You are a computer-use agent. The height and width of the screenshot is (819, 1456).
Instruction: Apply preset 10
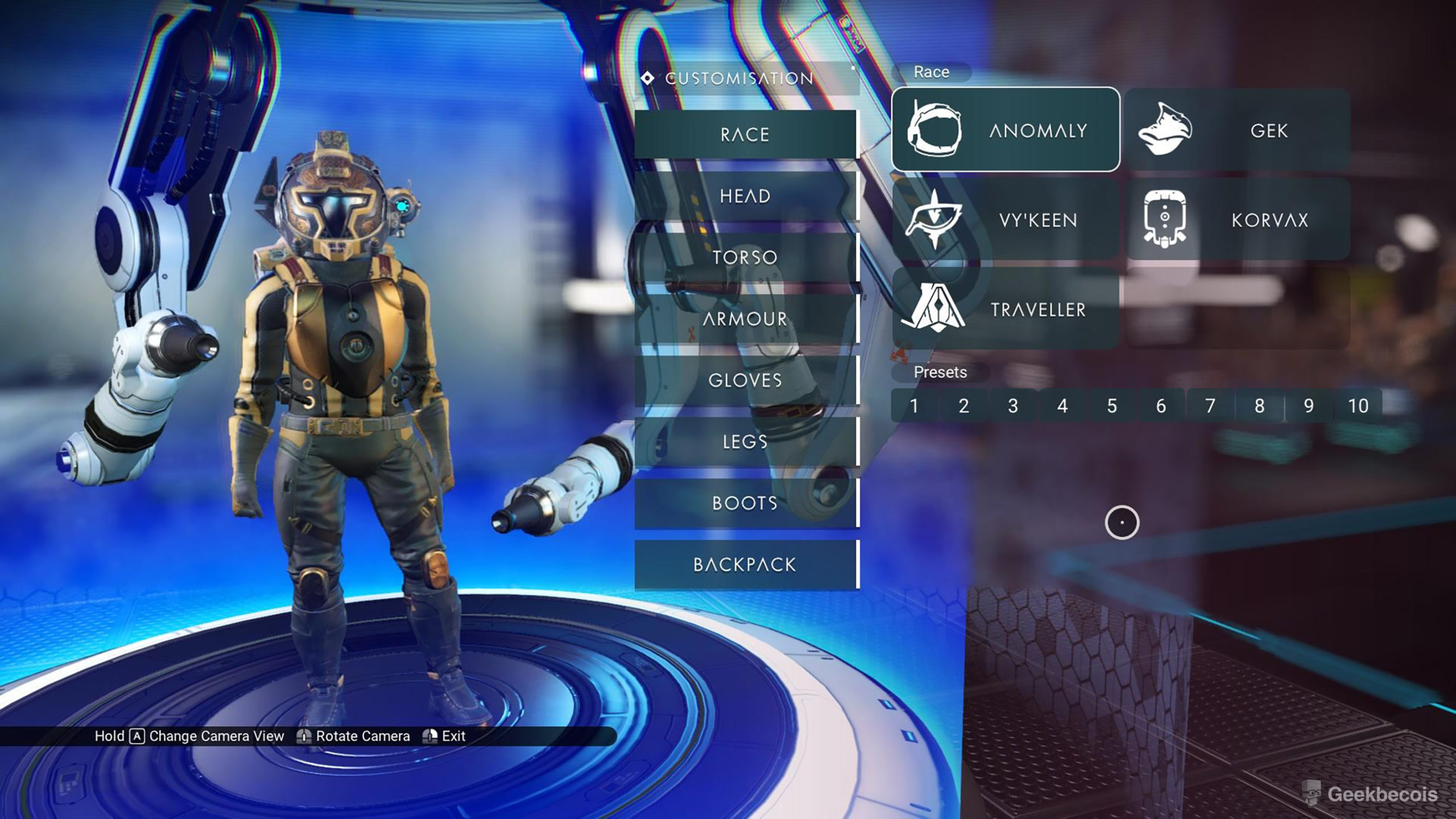(1358, 406)
